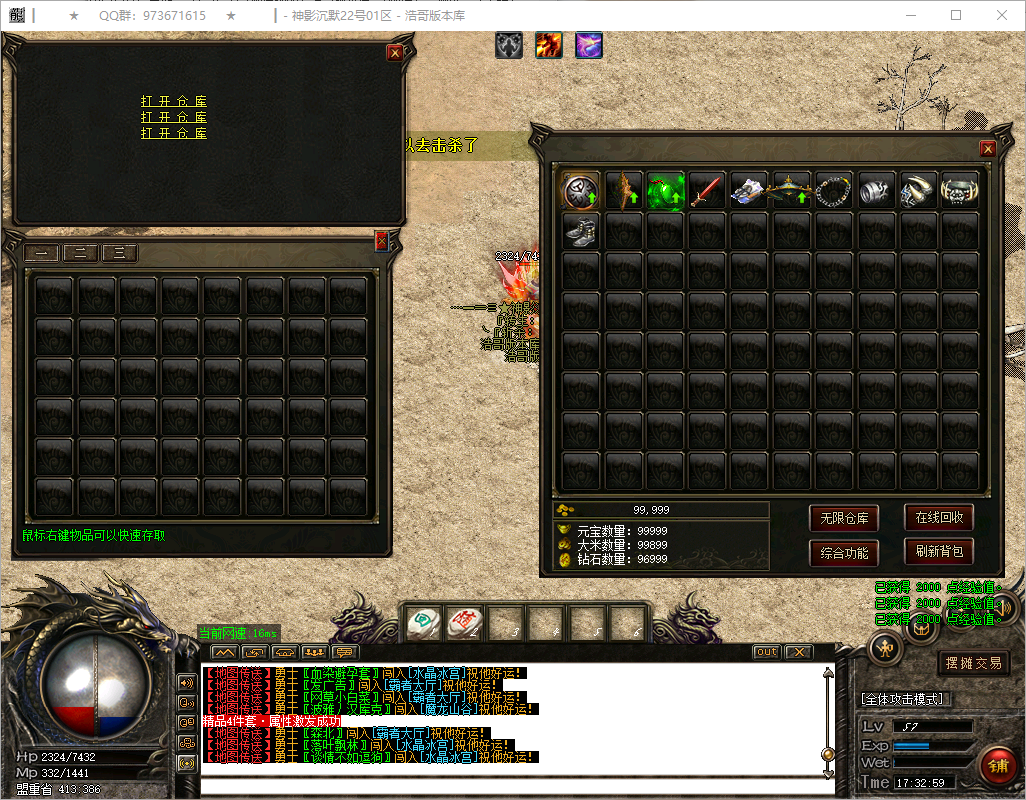Viewport: 1026px width, 800px height.
Task: Select the red sword in the backpack
Action: (x=707, y=189)
